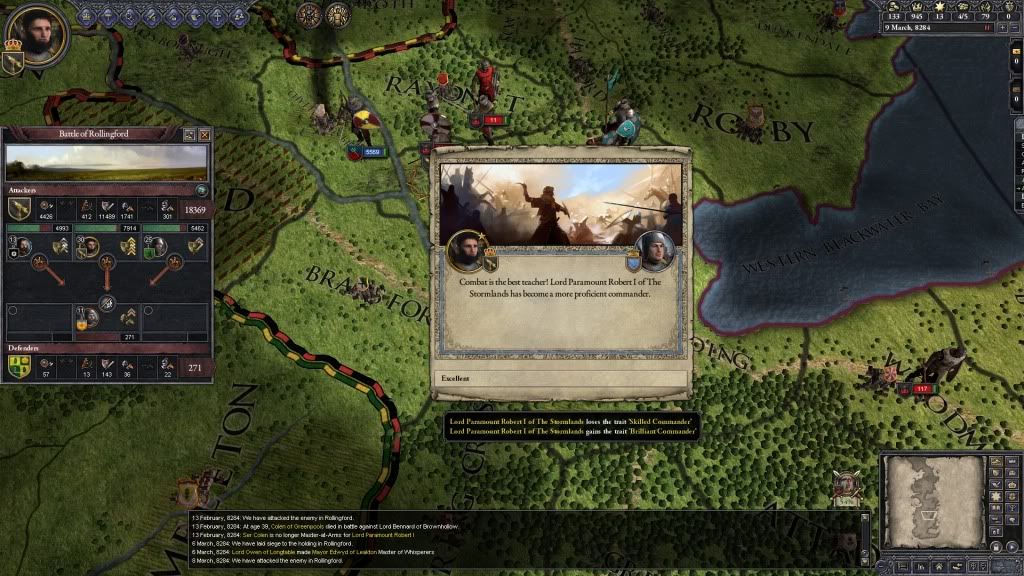Click the right-hand round alert medallion at top
Image resolution: width=1024 pixels, height=576 pixels.
(x=338, y=14)
